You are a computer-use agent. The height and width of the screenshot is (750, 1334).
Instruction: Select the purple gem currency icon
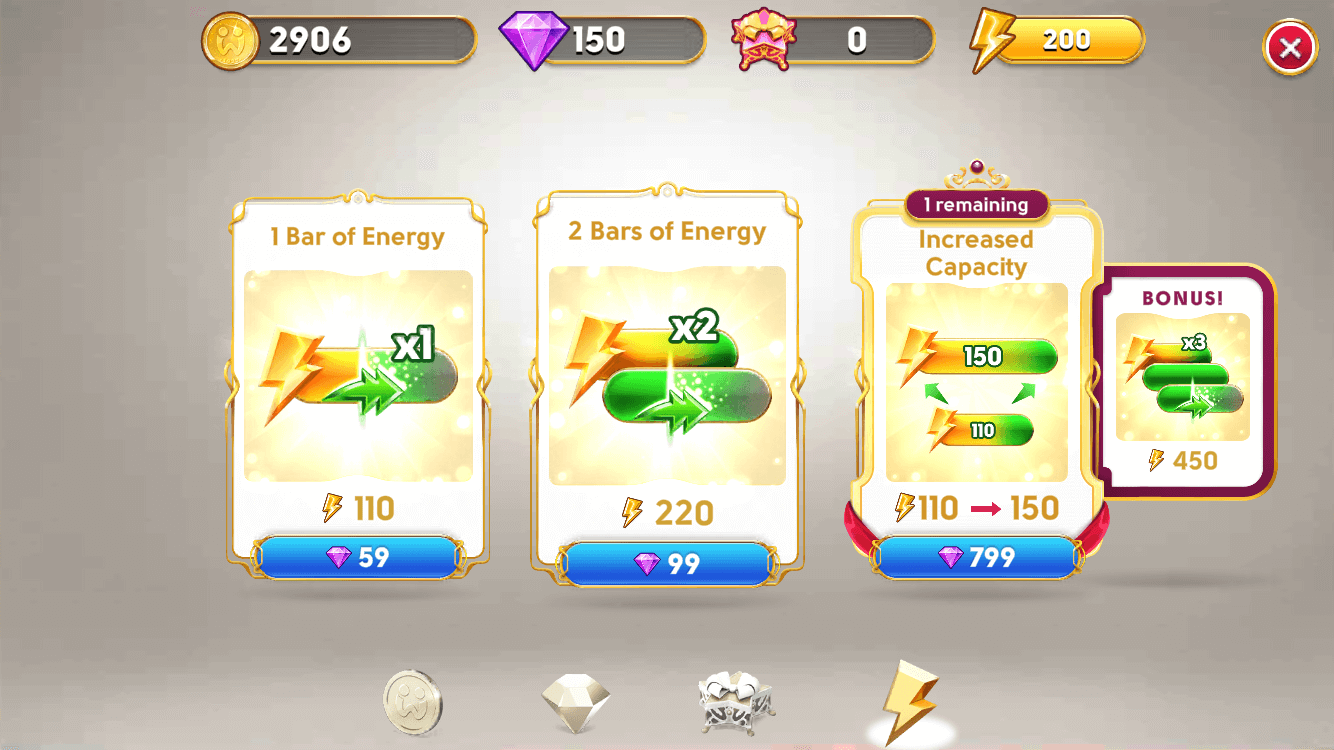pyautogui.click(x=536, y=39)
